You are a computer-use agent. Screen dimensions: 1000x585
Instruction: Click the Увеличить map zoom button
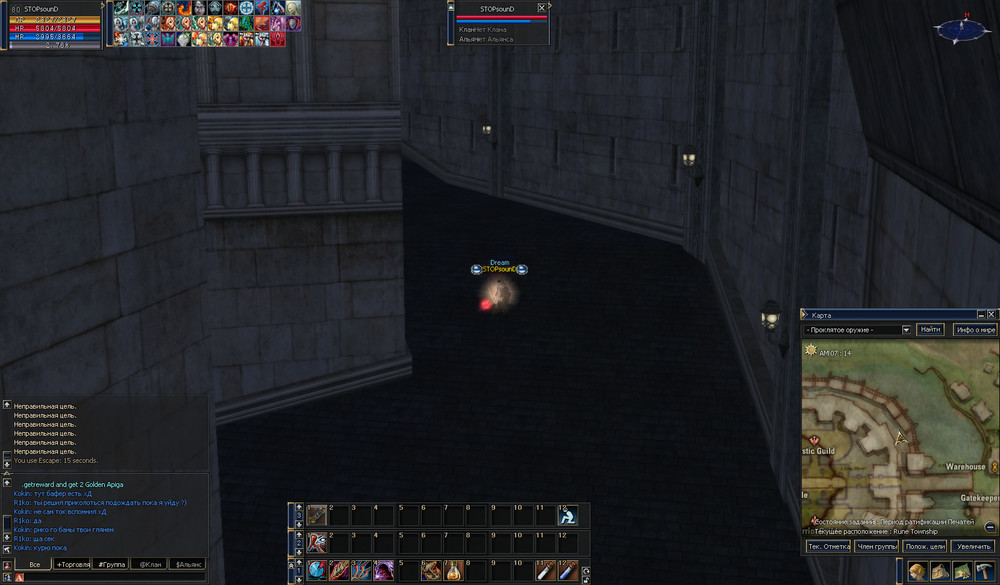(x=973, y=546)
